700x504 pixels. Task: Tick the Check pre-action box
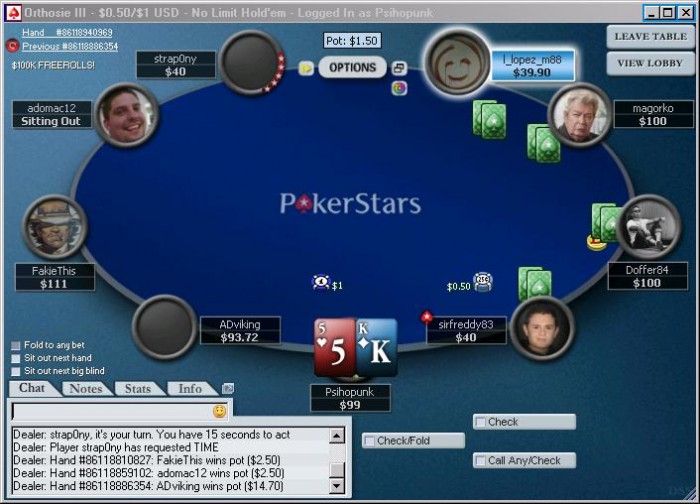(x=480, y=422)
